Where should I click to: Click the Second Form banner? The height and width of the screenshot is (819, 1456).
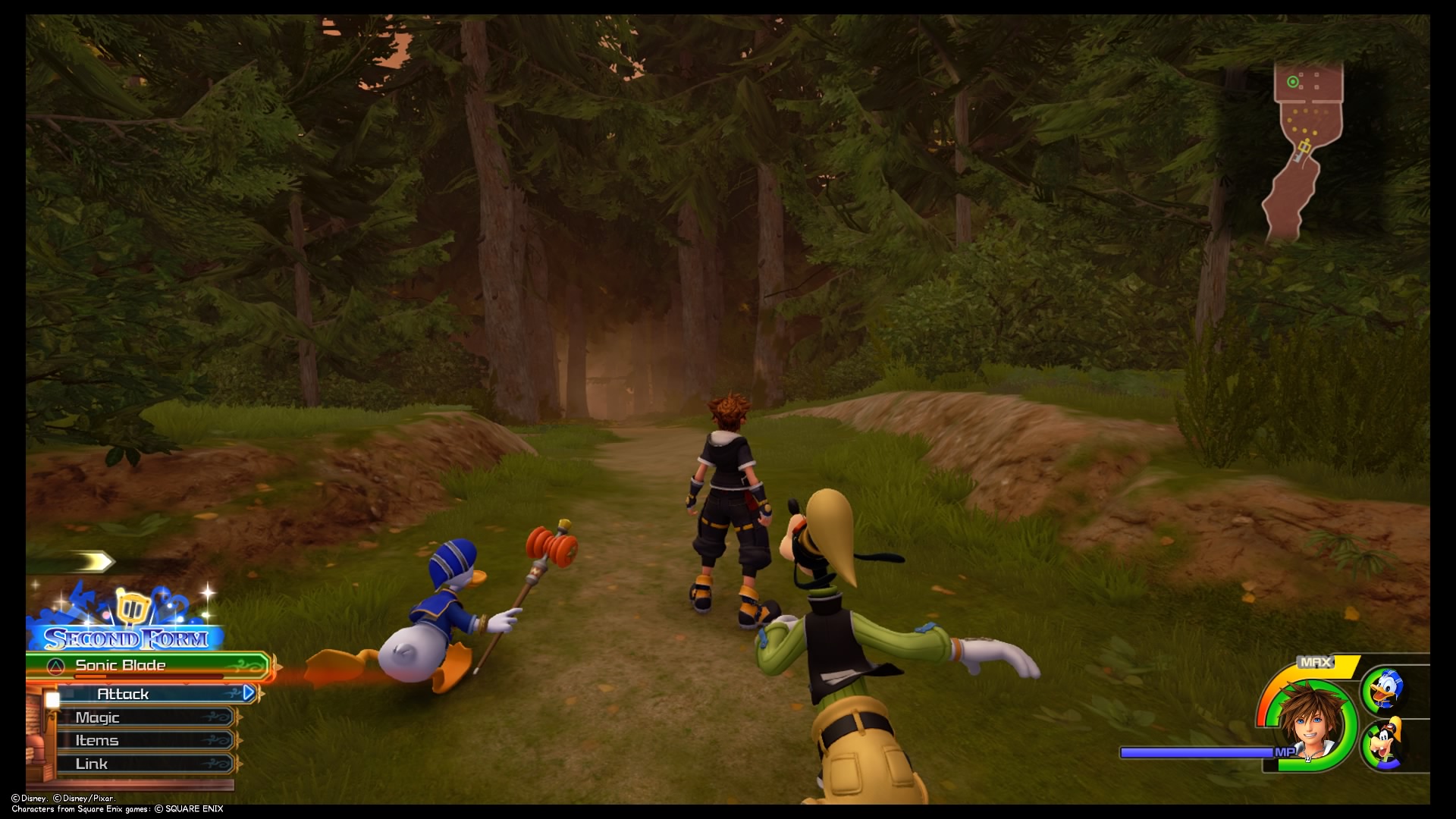pos(127,639)
